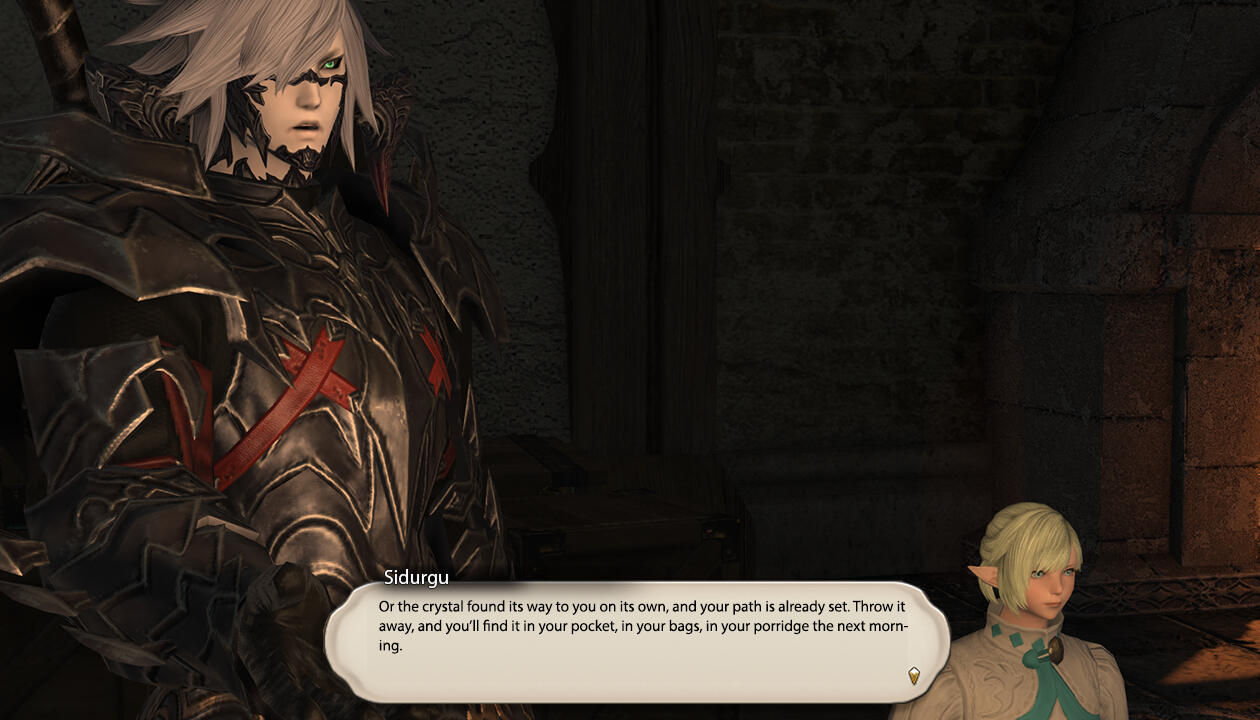Screen dimensions: 1260x720
Task: Click Sidurgu's dialogue box to continue
Action: click(x=637, y=640)
